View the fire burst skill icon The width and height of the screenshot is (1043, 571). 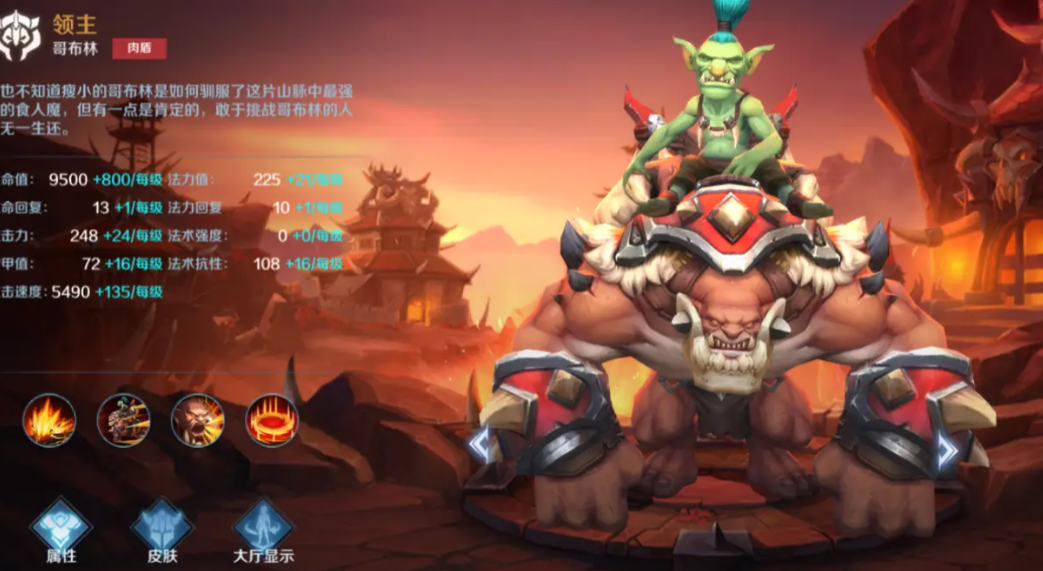[49, 420]
